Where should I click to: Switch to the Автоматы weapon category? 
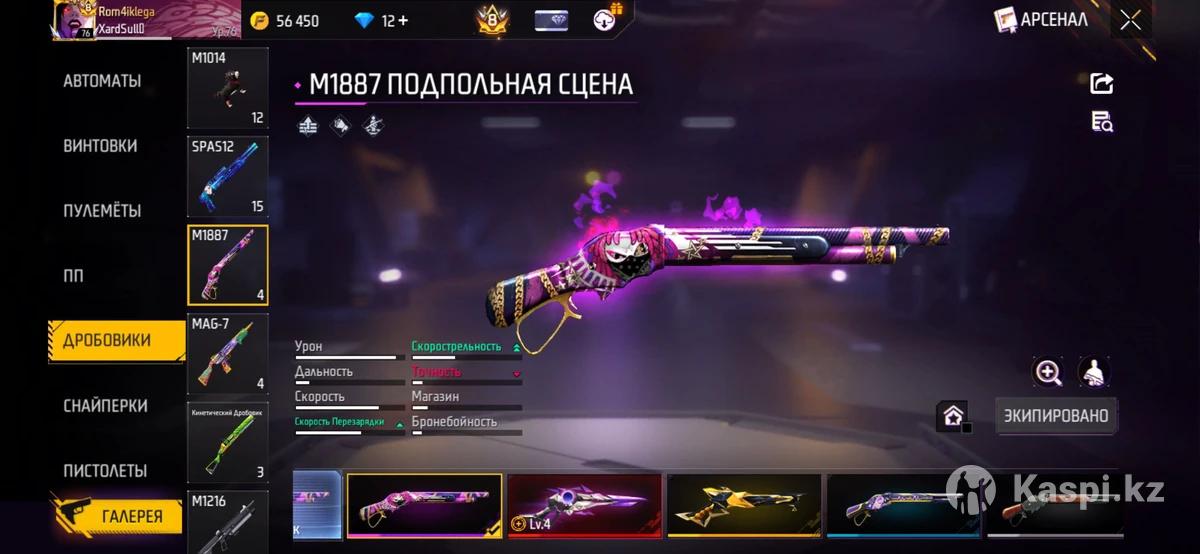coord(102,81)
